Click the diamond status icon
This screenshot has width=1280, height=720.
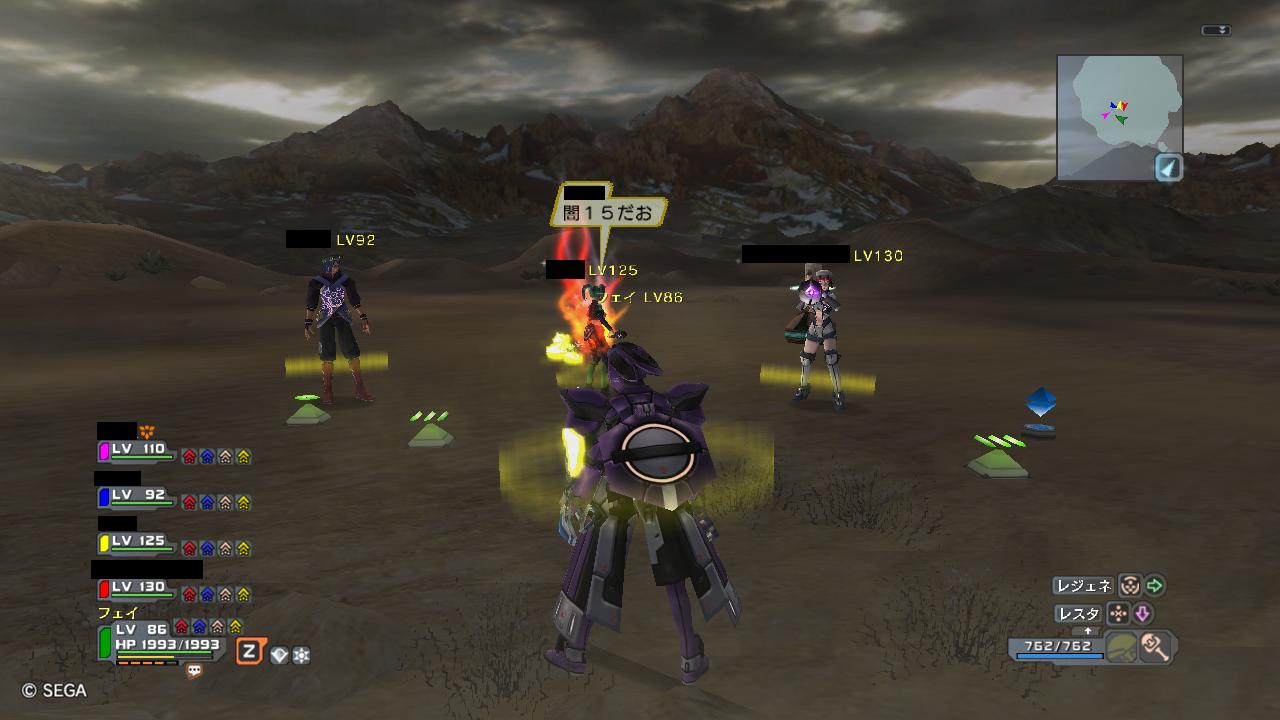coord(279,655)
